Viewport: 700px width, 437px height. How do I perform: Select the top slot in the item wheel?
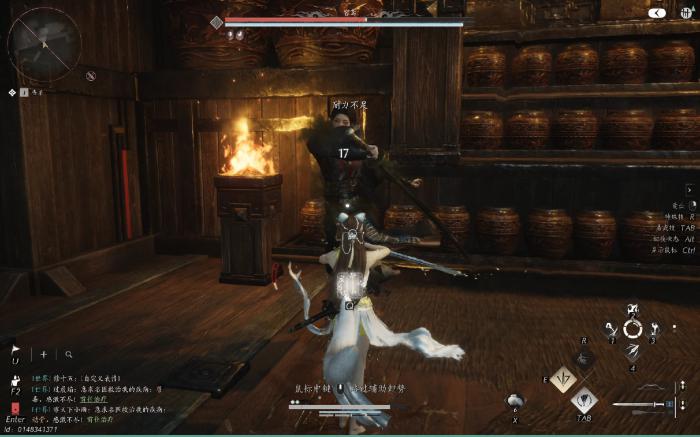coord(632,309)
